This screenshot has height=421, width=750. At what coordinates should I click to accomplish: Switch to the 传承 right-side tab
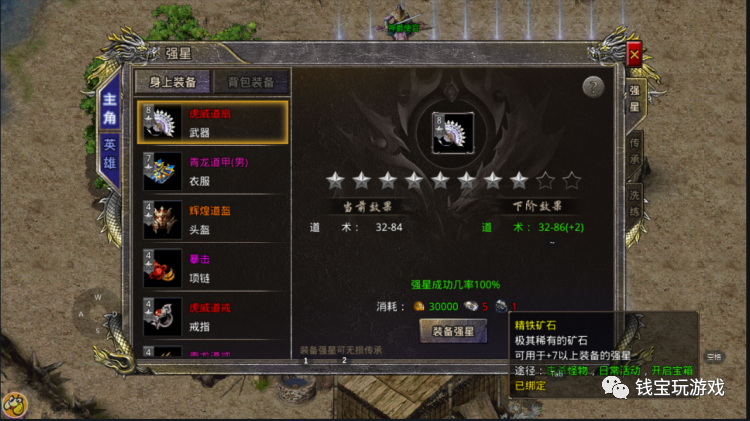pyautogui.click(x=634, y=150)
